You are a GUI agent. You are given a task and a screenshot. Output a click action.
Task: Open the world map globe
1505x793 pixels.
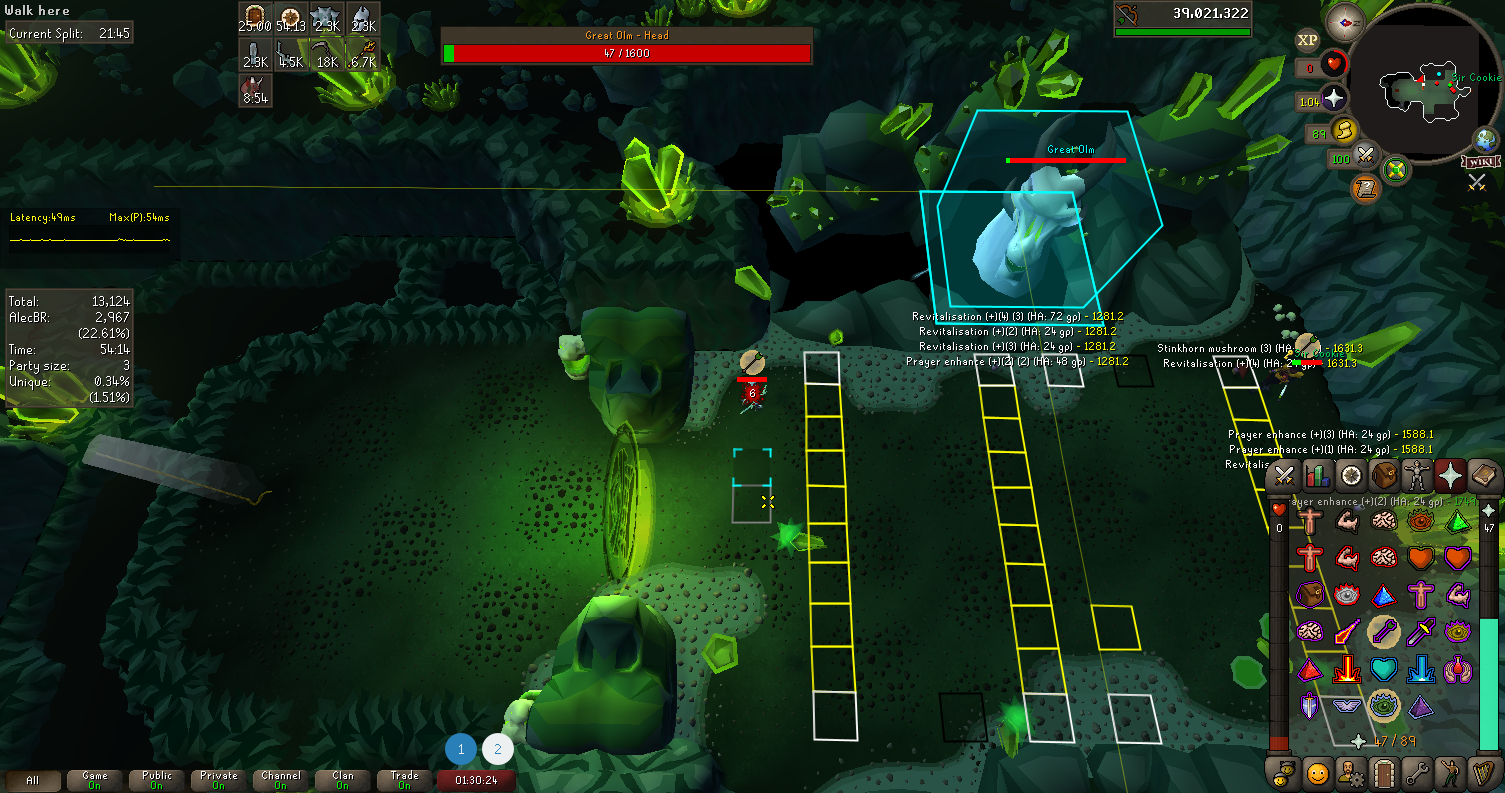pos(1486,139)
